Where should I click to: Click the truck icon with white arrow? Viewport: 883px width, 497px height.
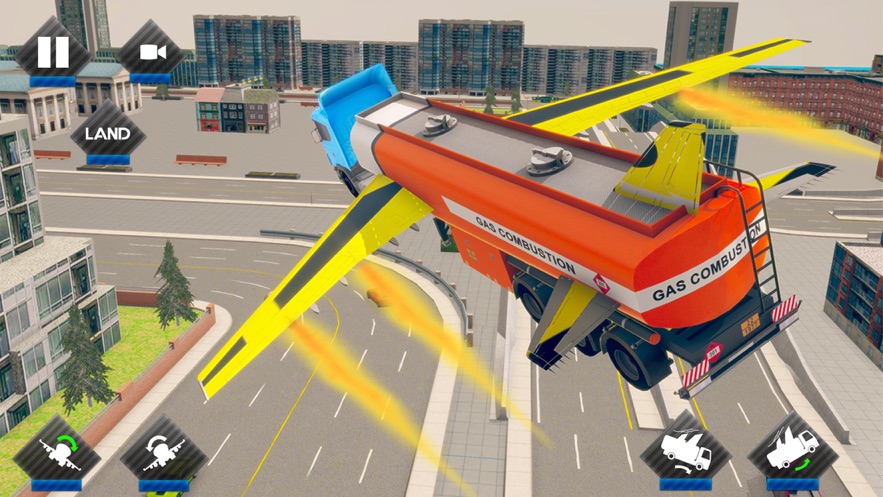tap(686, 449)
